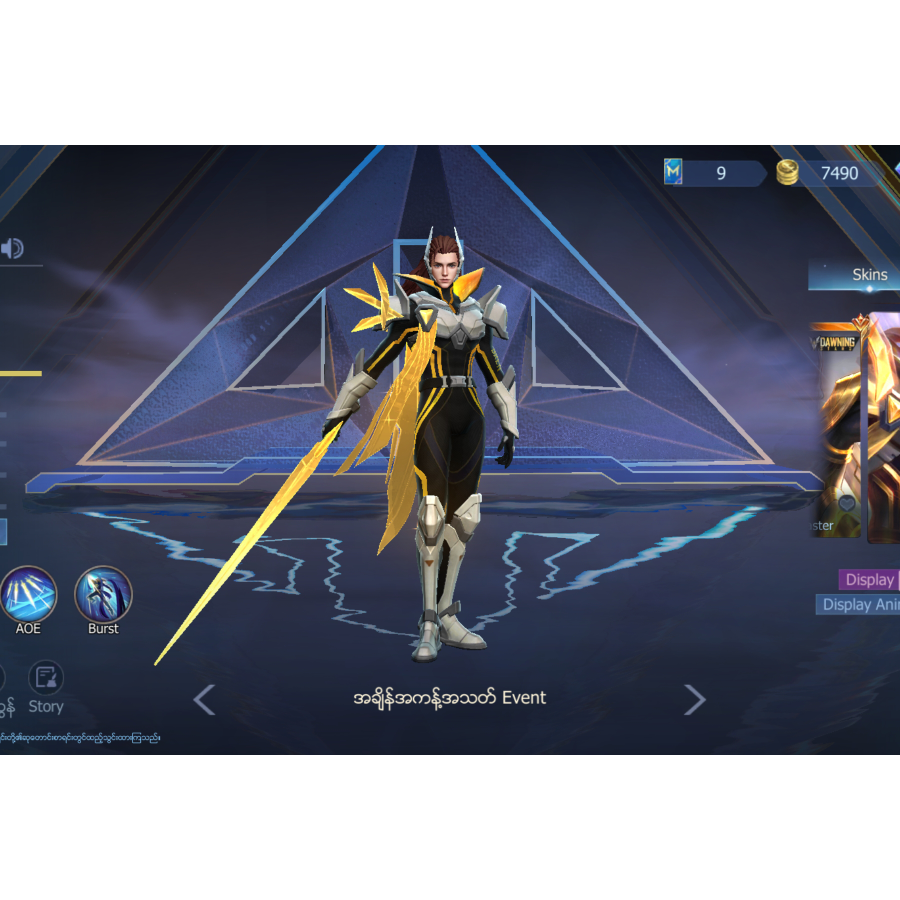Open the hero Story
This screenshot has height=900, width=900.
tap(46, 688)
